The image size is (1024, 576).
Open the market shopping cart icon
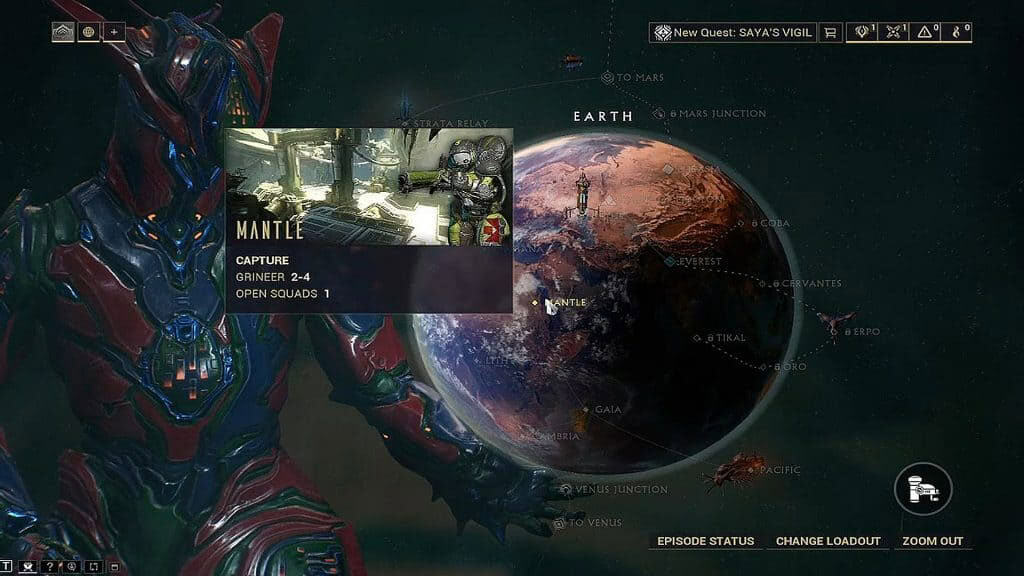coord(830,32)
